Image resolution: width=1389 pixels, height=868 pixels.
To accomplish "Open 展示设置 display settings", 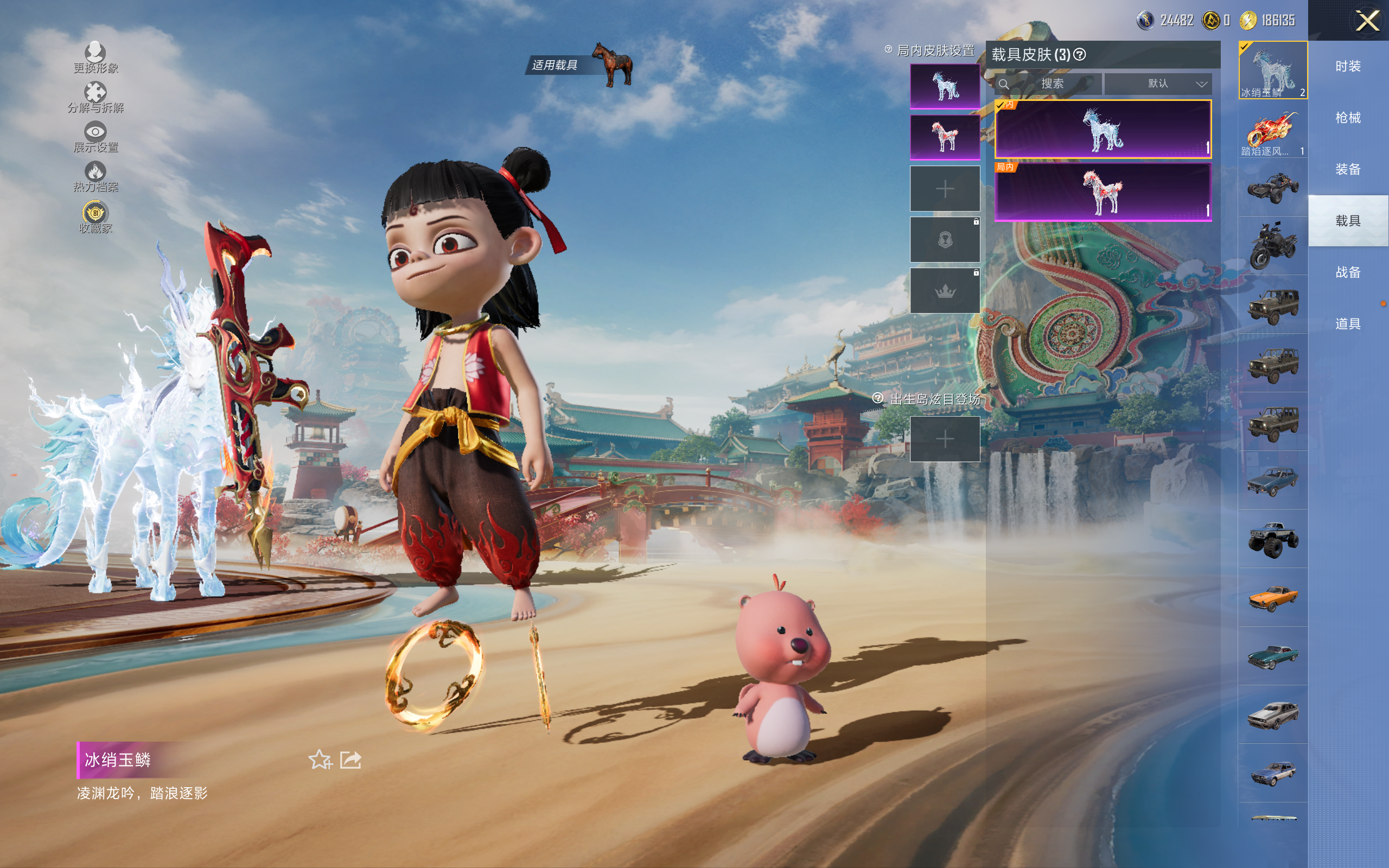I will (x=95, y=137).
